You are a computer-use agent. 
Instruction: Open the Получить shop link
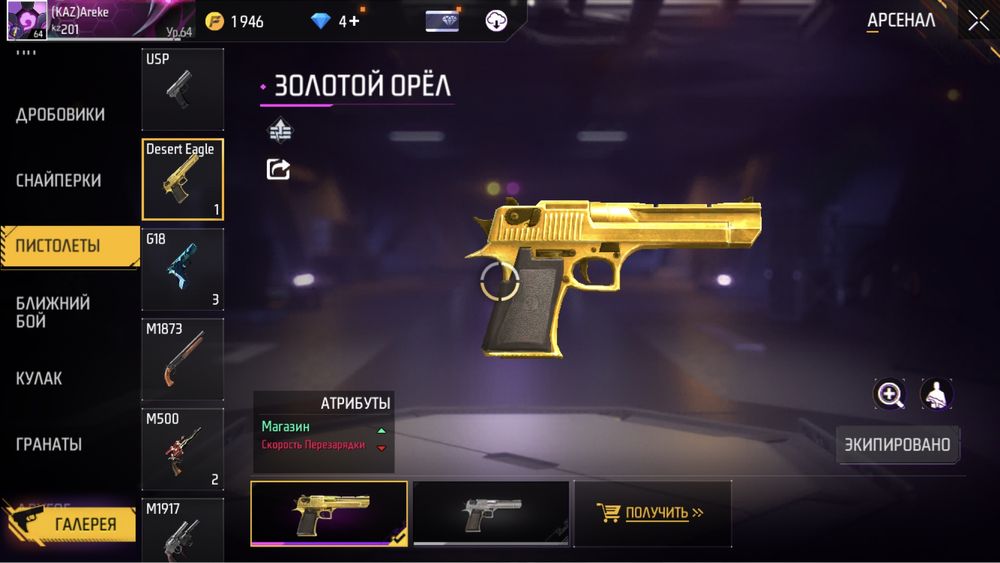pyautogui.click(x=652, y=513)
